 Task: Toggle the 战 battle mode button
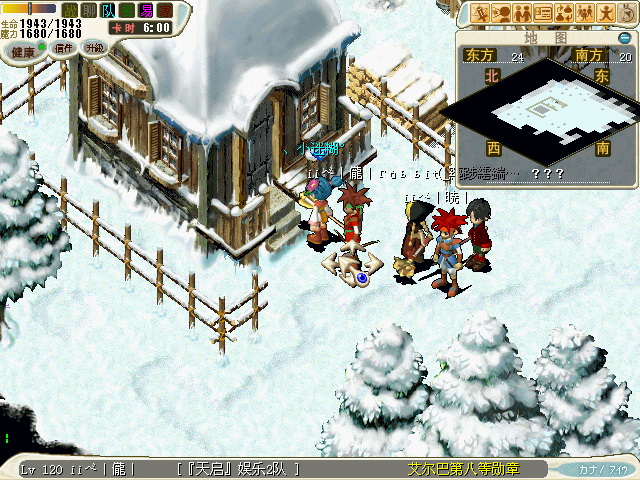click(71, 10)
